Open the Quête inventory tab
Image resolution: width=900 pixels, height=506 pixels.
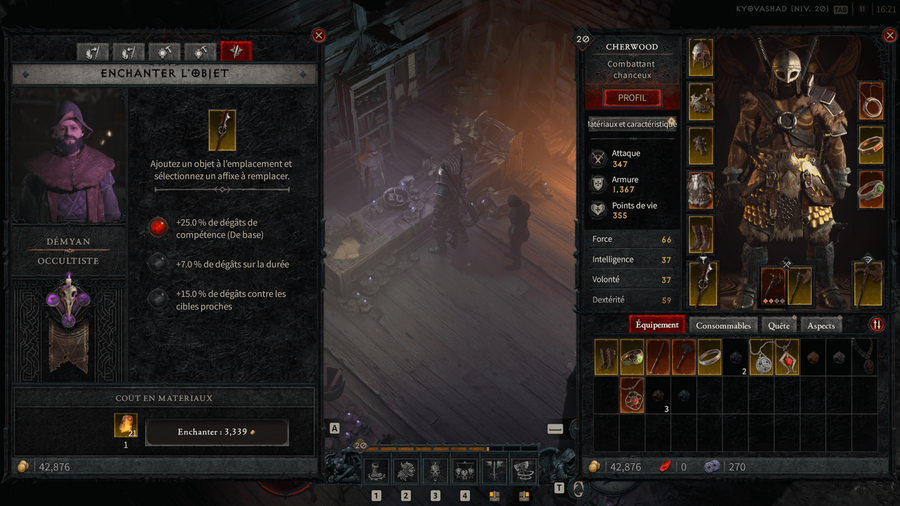tap(778, 325)
